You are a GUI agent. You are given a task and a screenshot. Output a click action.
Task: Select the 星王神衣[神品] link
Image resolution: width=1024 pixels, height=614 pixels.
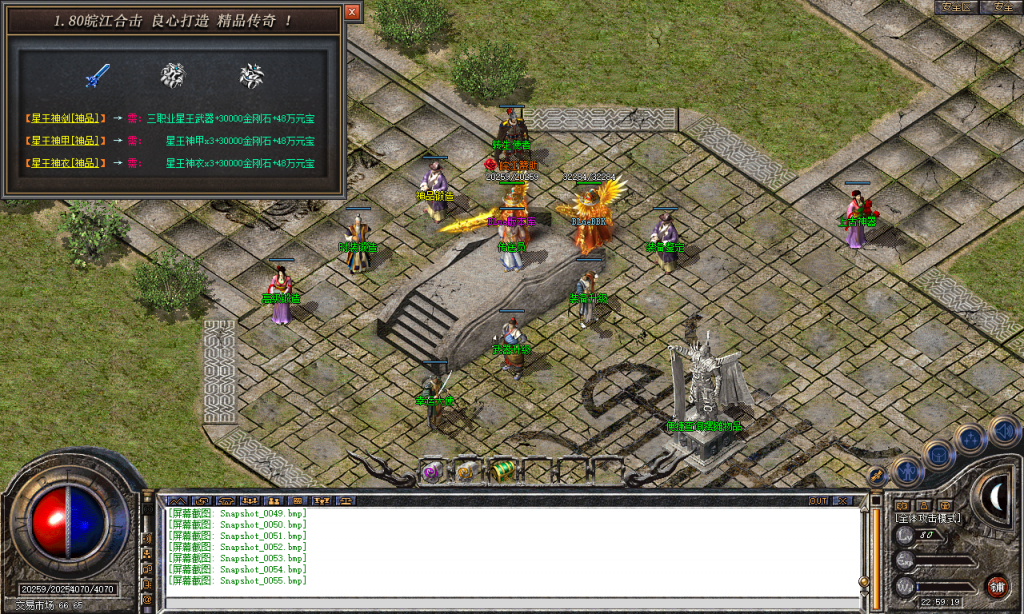[66, 163]
